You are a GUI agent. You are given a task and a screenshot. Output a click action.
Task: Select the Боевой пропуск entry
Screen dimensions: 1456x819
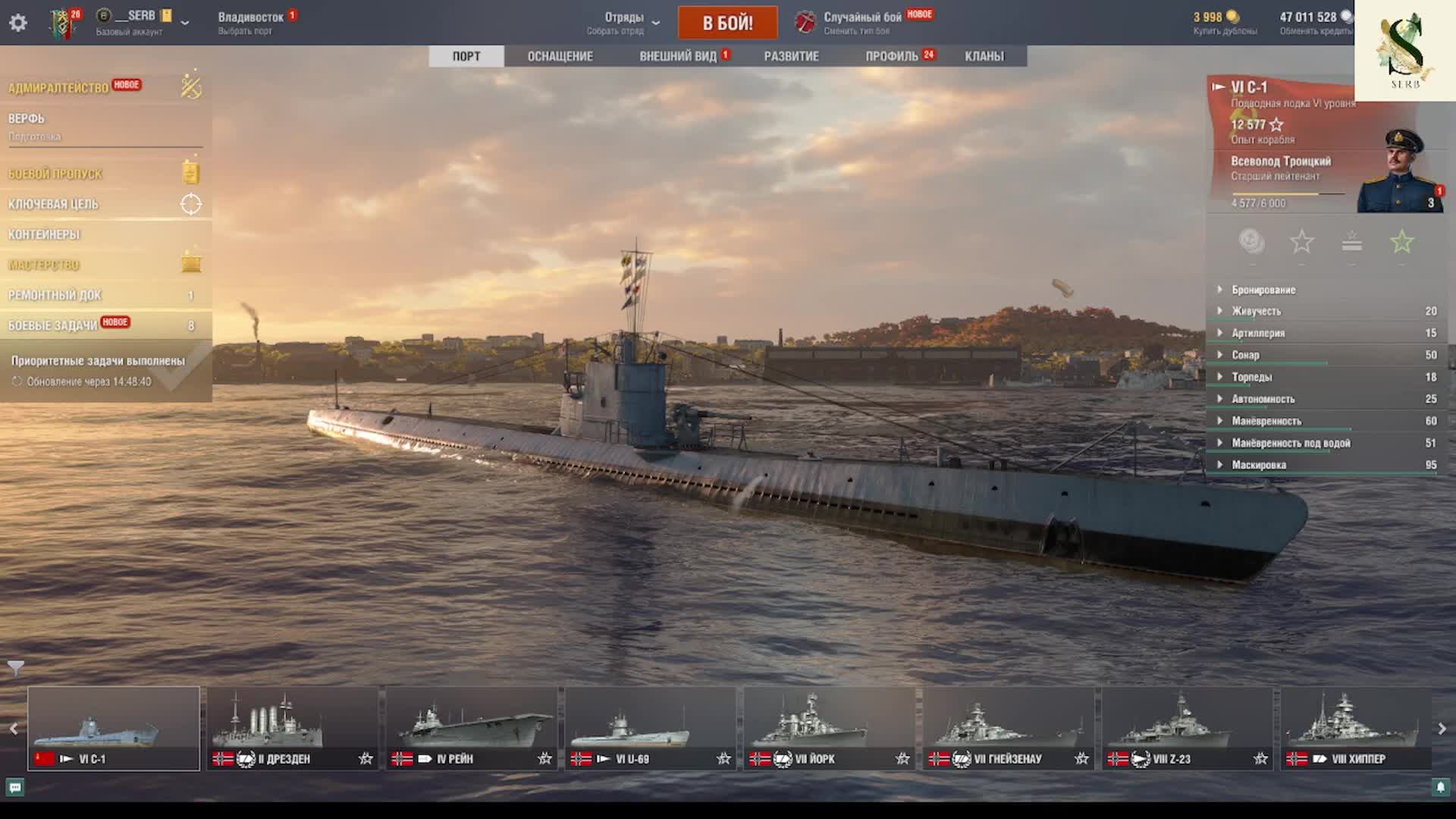[55, 174]
